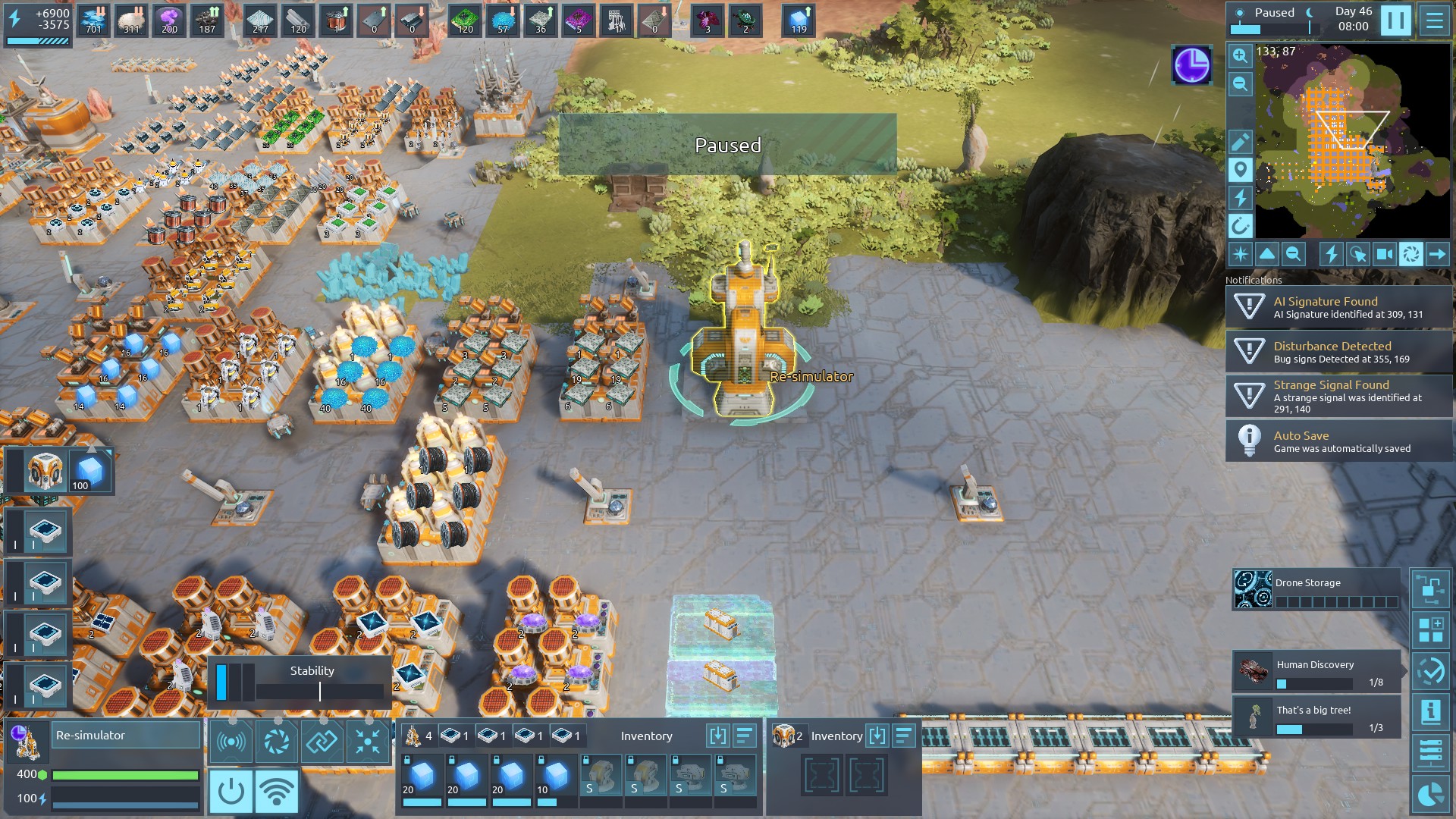Toggle the Re-simulator power button
Screen dimensions: 1456x819
point(231,791)
